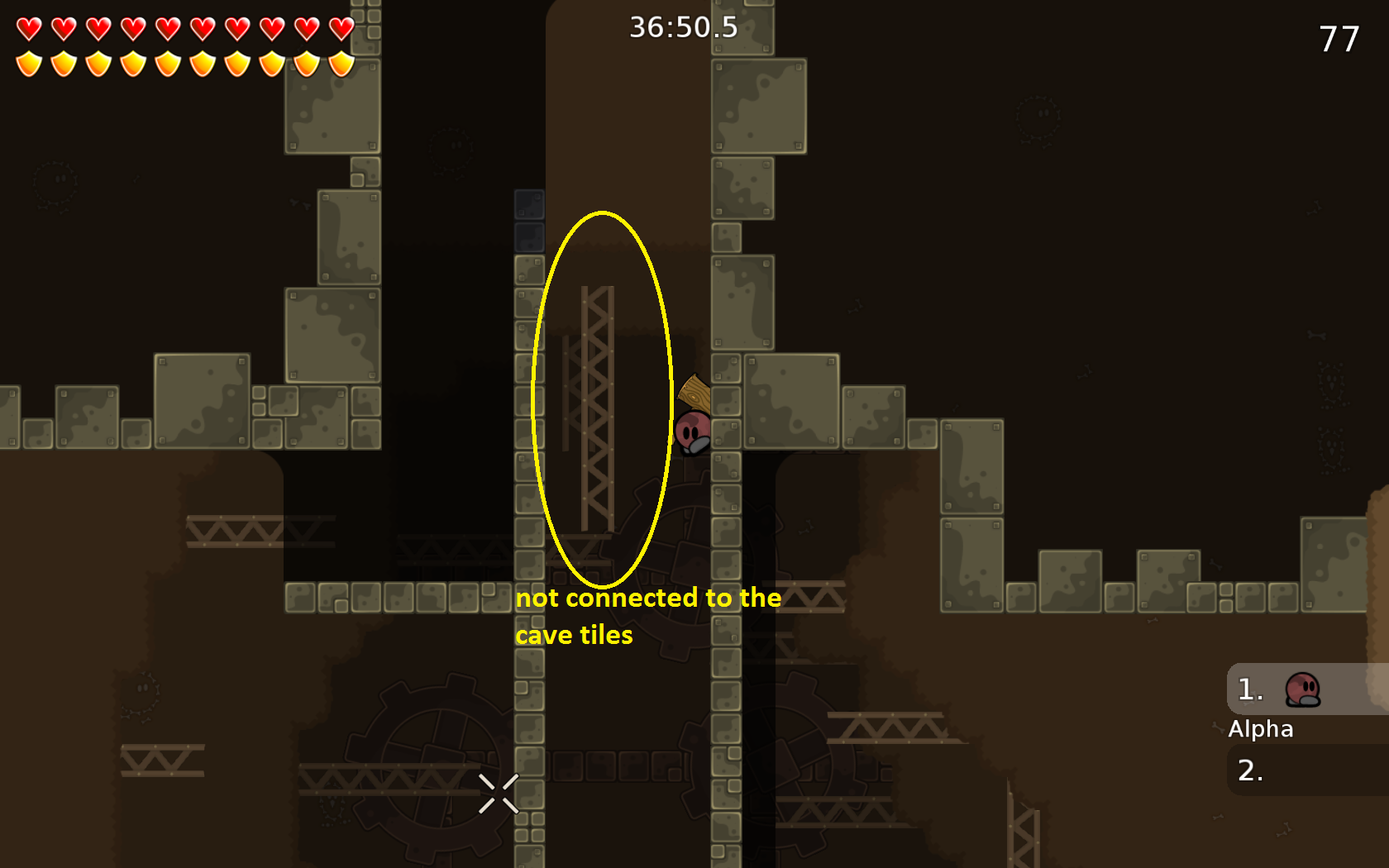Image resolution: width=1389 pixels, height=868 pixels.
Task: Open the score counter showing 77
Action: click(x=1340, y=36)
